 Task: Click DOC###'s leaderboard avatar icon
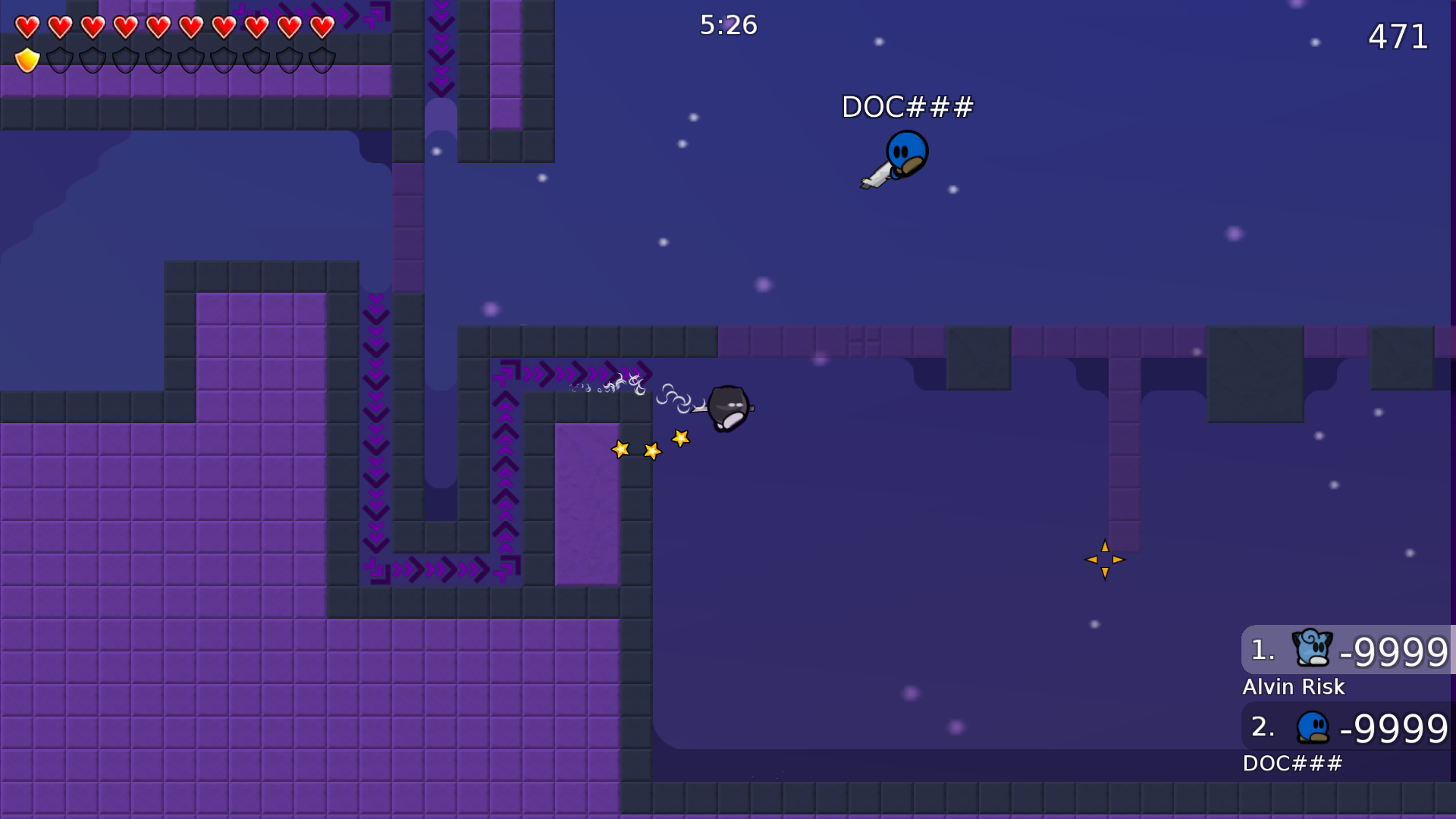pyautogui.click(x=1311, y=726)
